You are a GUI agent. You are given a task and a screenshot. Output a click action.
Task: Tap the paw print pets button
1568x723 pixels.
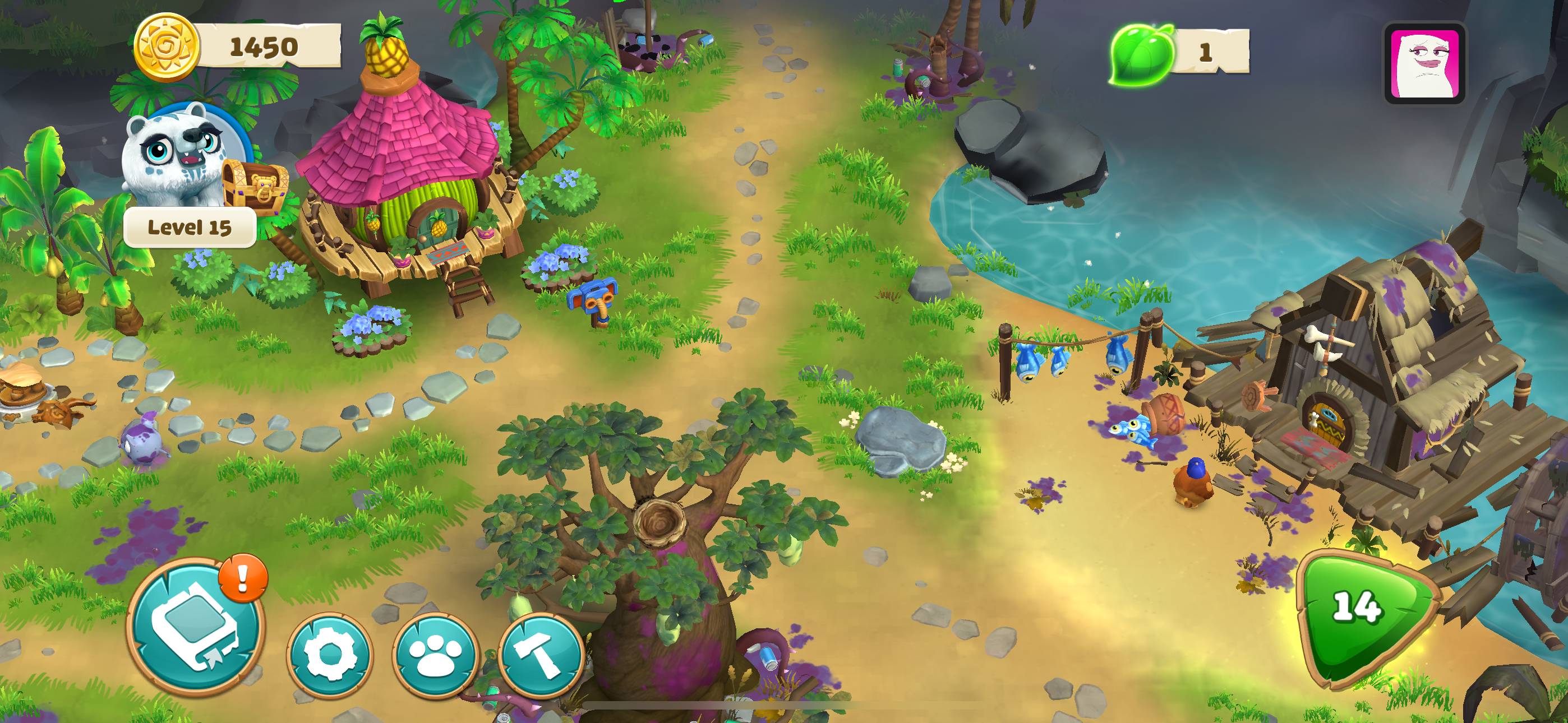436,654
